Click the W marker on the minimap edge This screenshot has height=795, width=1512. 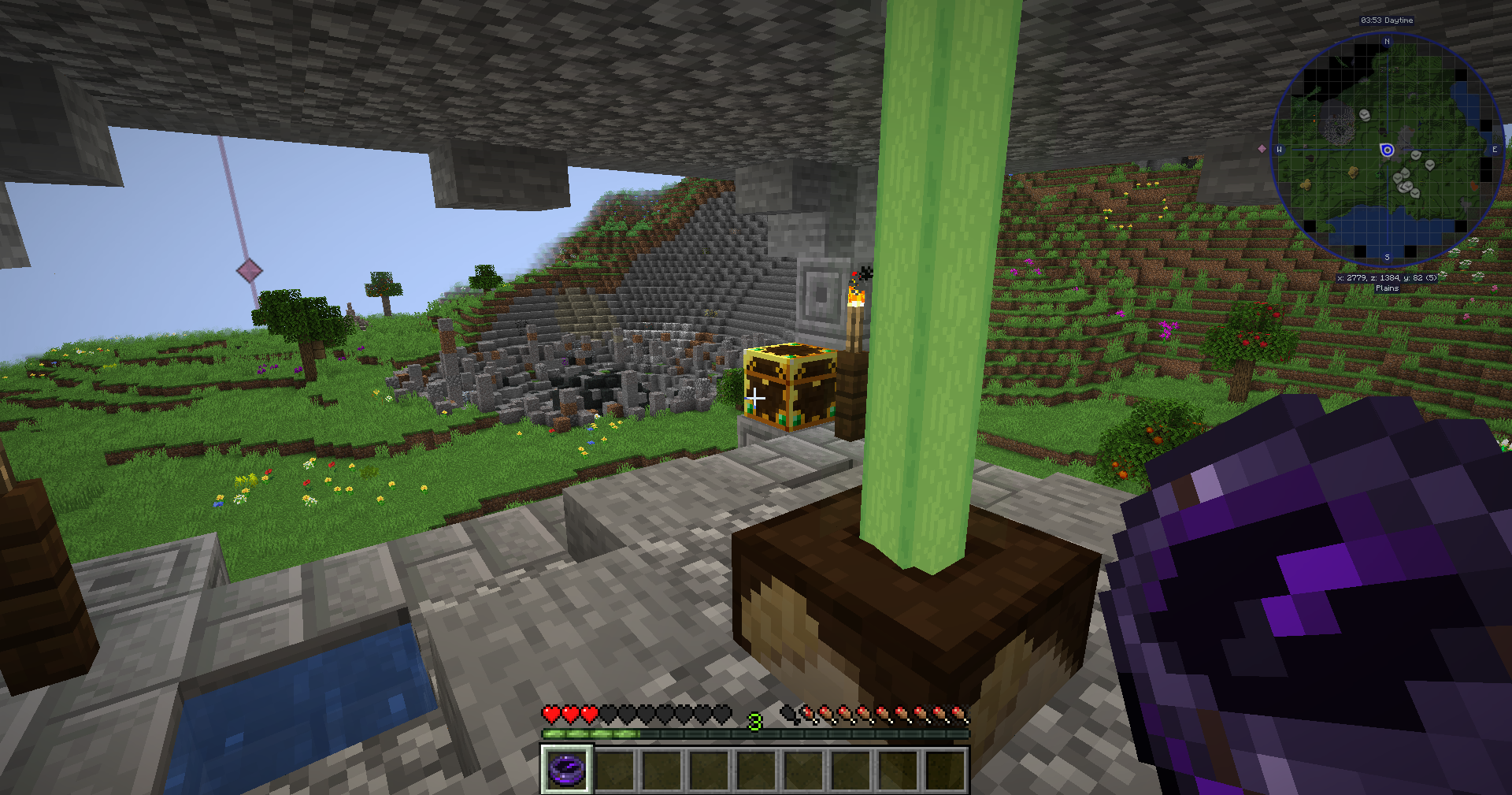1279,150
